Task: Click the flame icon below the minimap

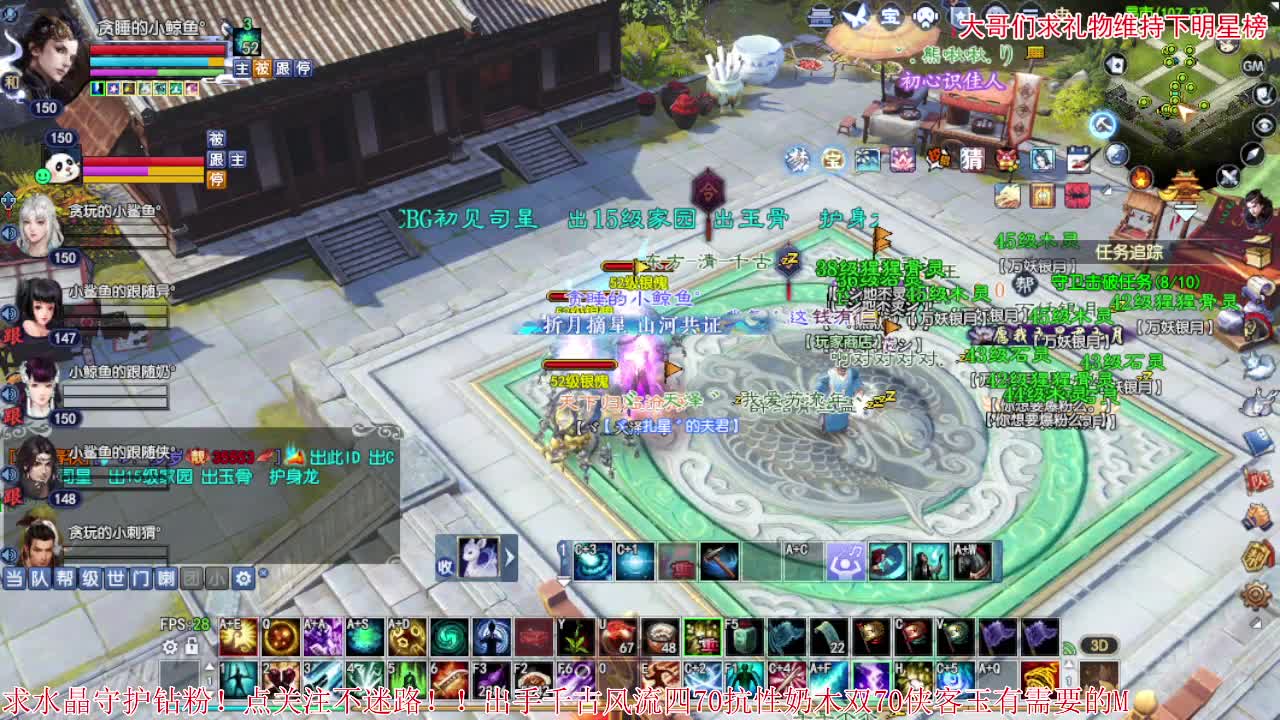Action: click(x=1141, y=177)
